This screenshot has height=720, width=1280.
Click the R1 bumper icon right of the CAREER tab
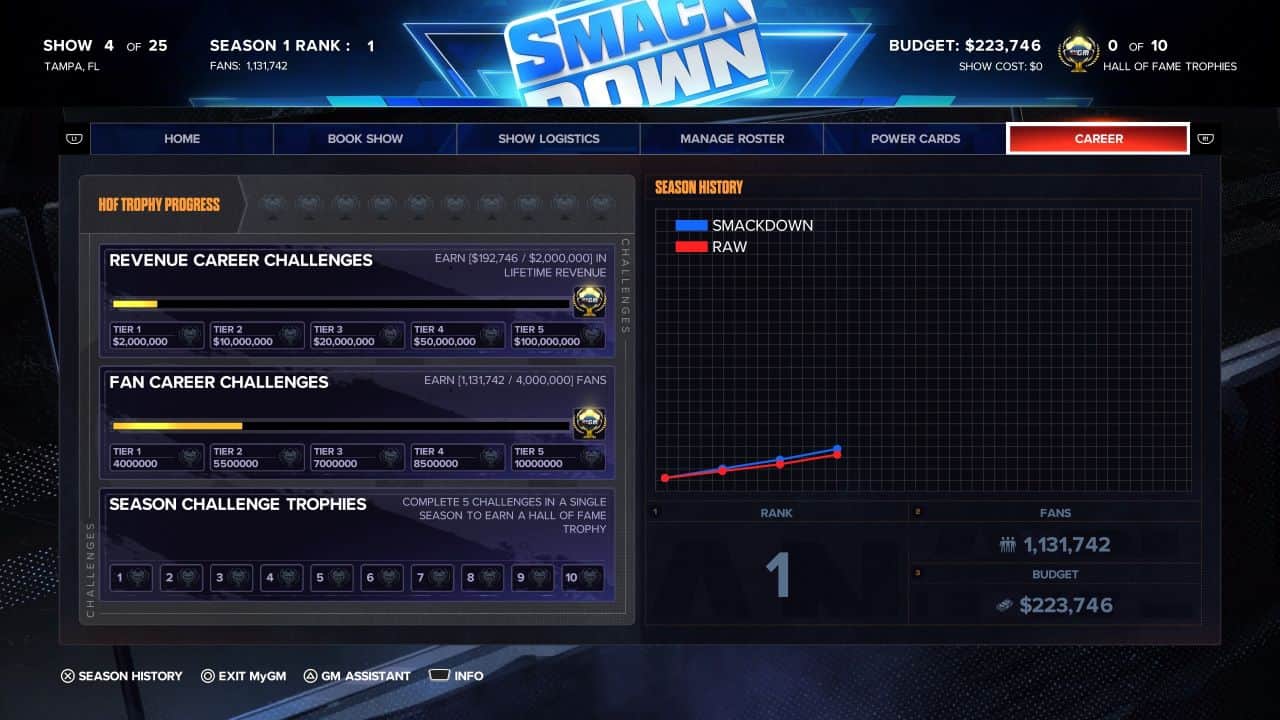coord(1206,138)
